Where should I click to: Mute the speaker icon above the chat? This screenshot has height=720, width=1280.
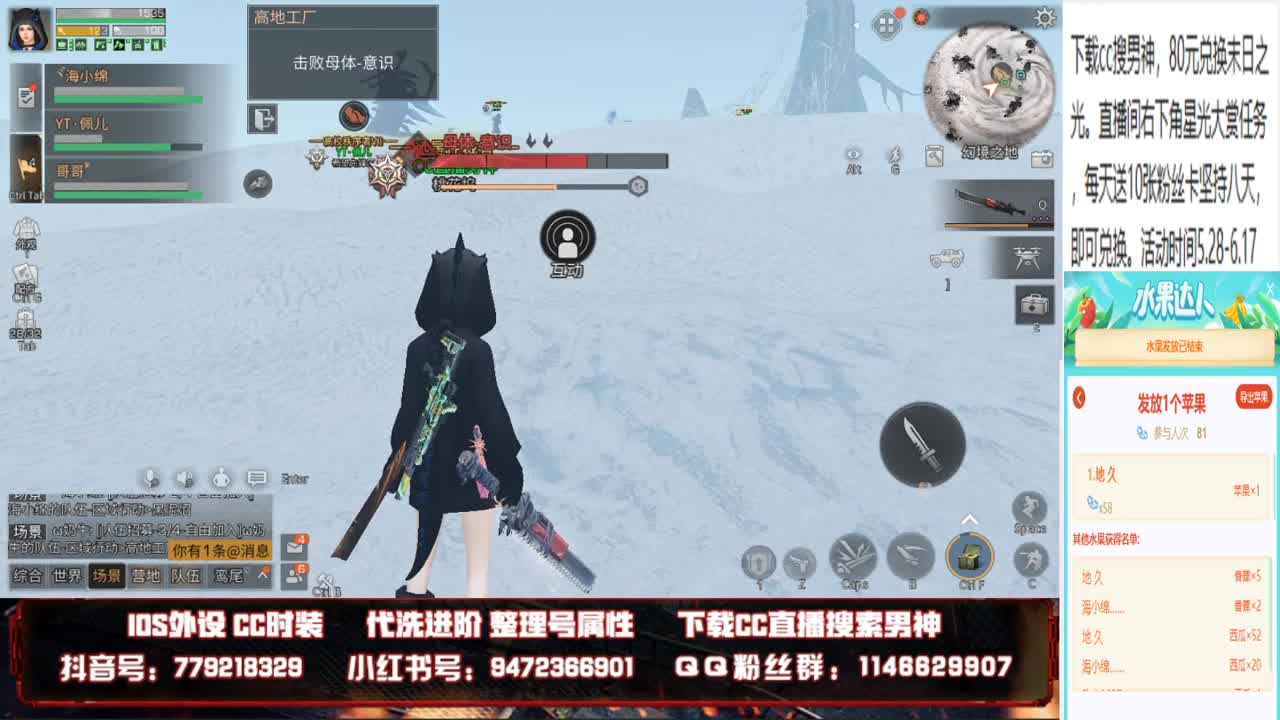pos(185,477)
